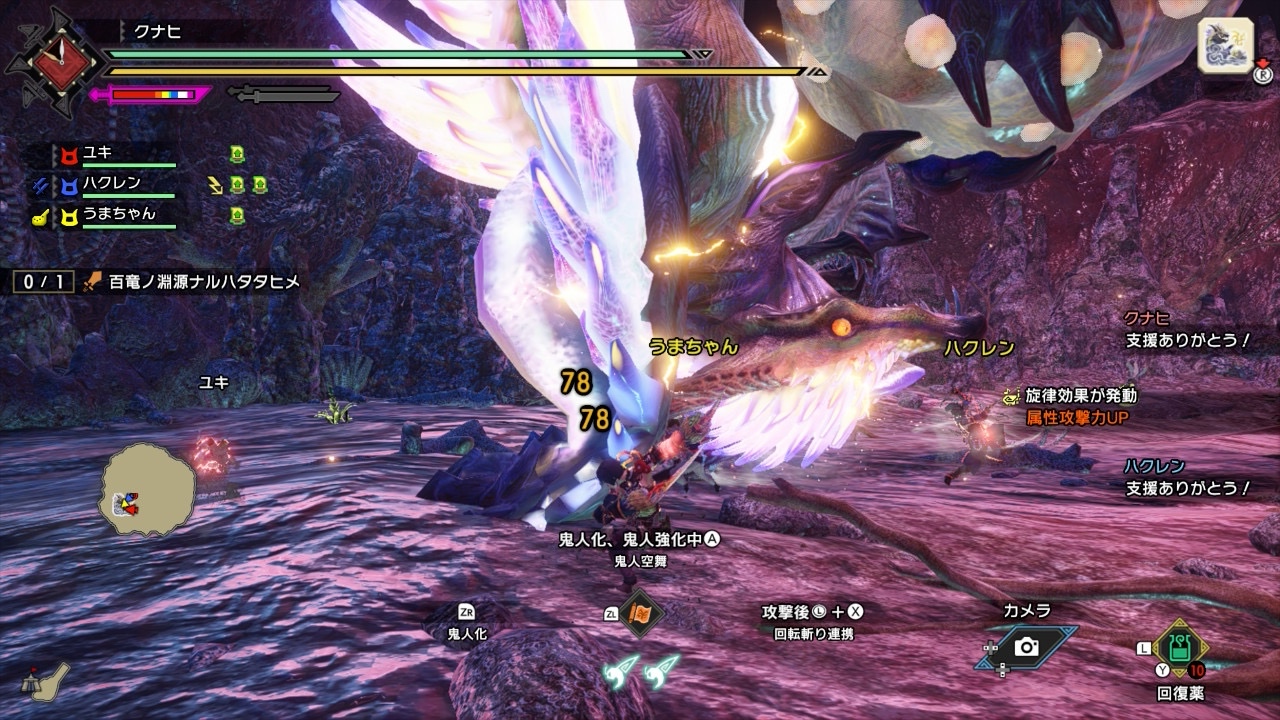The image size is (1280, 720).
Task: Activate the カメラ camera action
Action: (1027, 647)
